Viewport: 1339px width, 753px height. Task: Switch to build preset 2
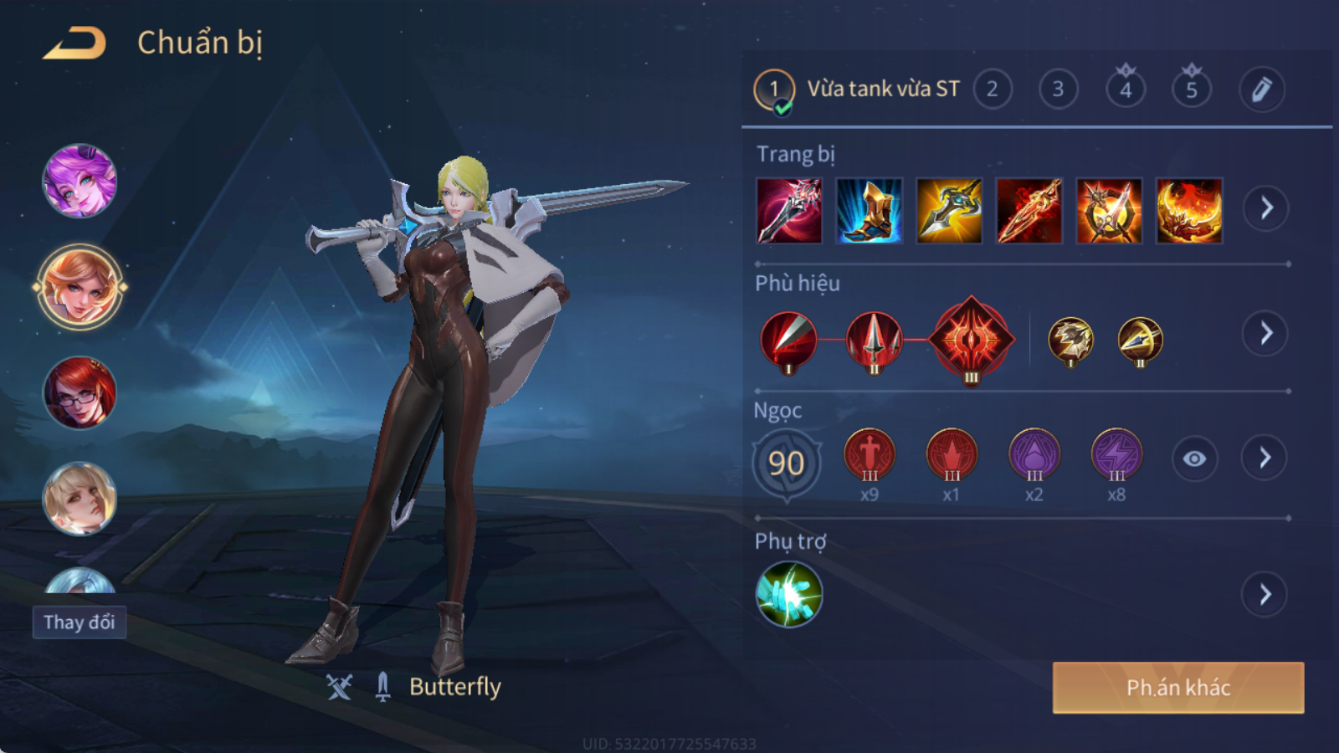click(992, 90)
